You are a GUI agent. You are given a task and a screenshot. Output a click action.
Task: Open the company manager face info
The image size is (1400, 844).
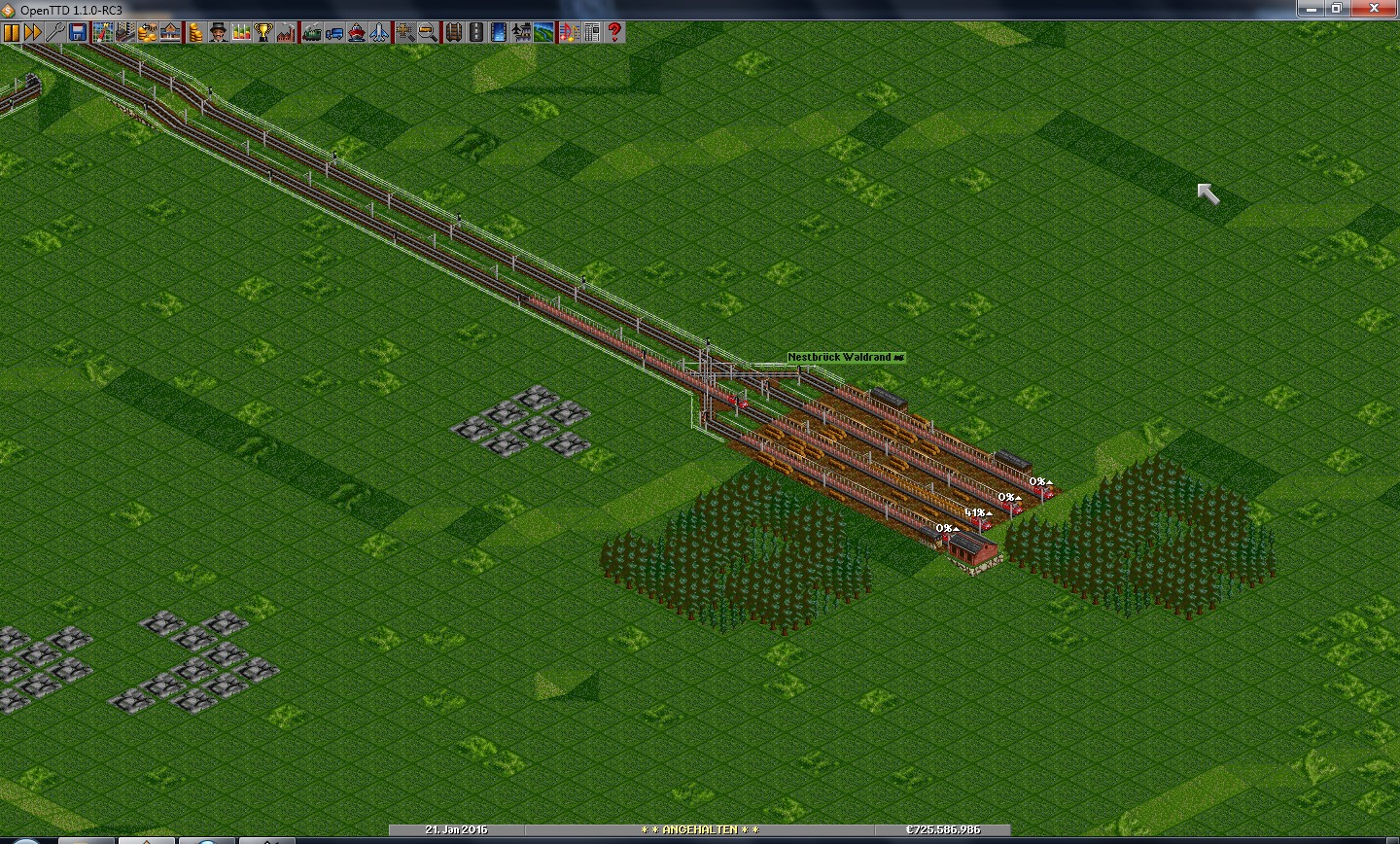coord(218,32)
